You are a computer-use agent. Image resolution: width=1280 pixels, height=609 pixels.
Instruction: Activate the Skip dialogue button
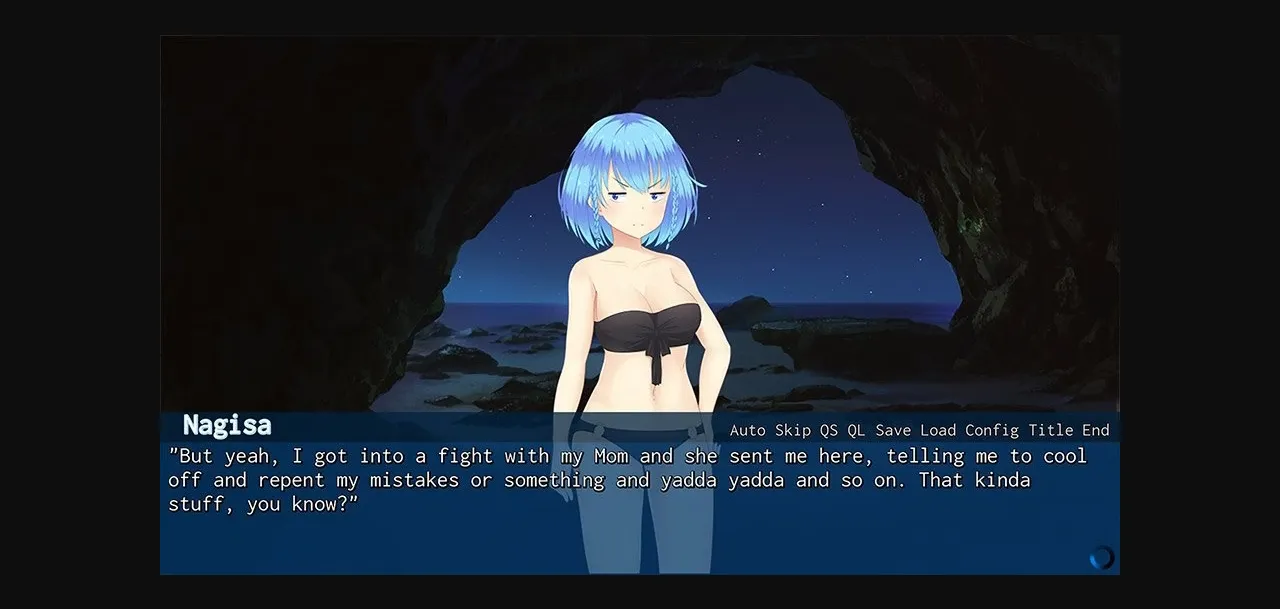pos(793,430)
